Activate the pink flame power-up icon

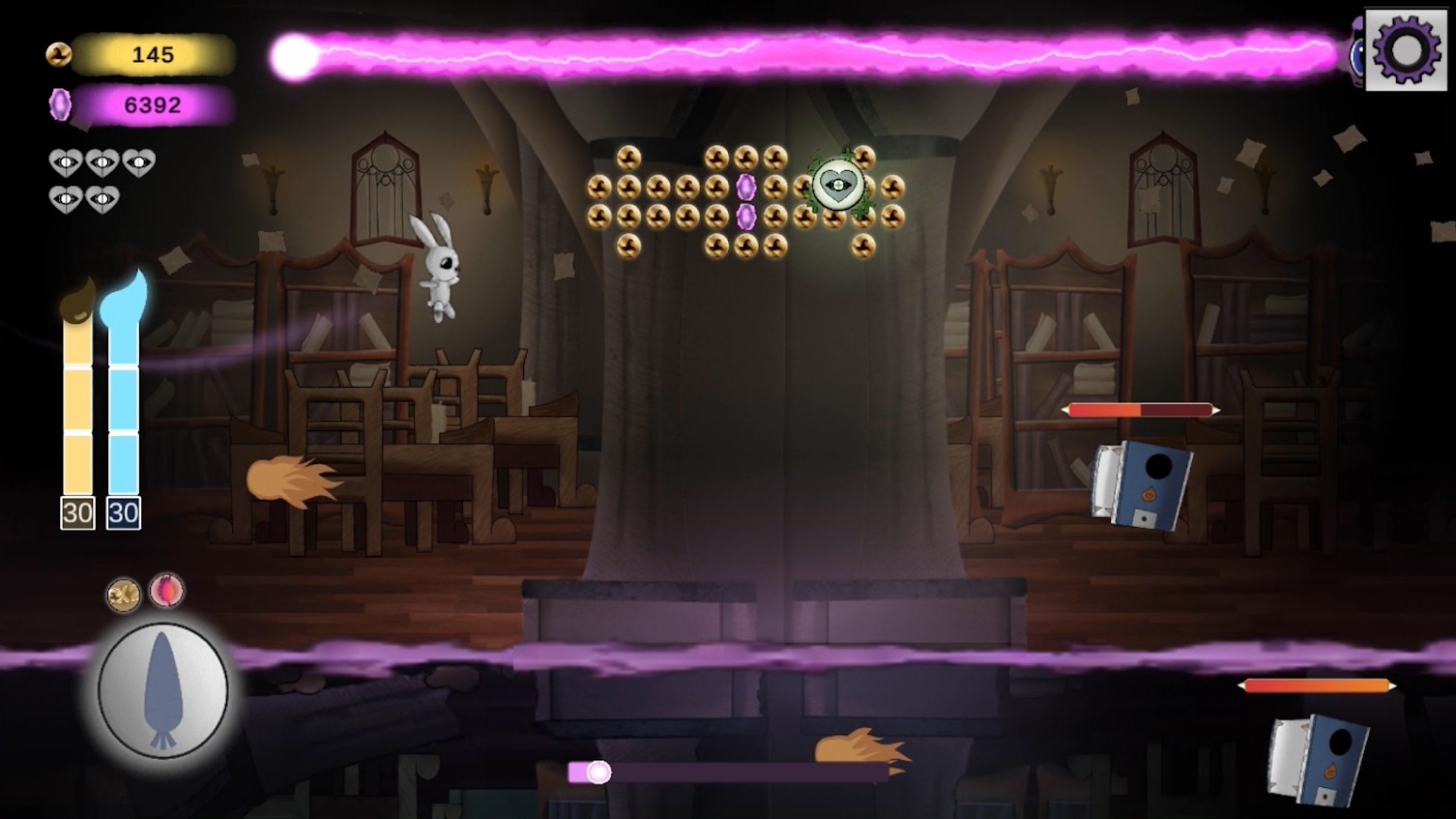(x=167, y=589)
